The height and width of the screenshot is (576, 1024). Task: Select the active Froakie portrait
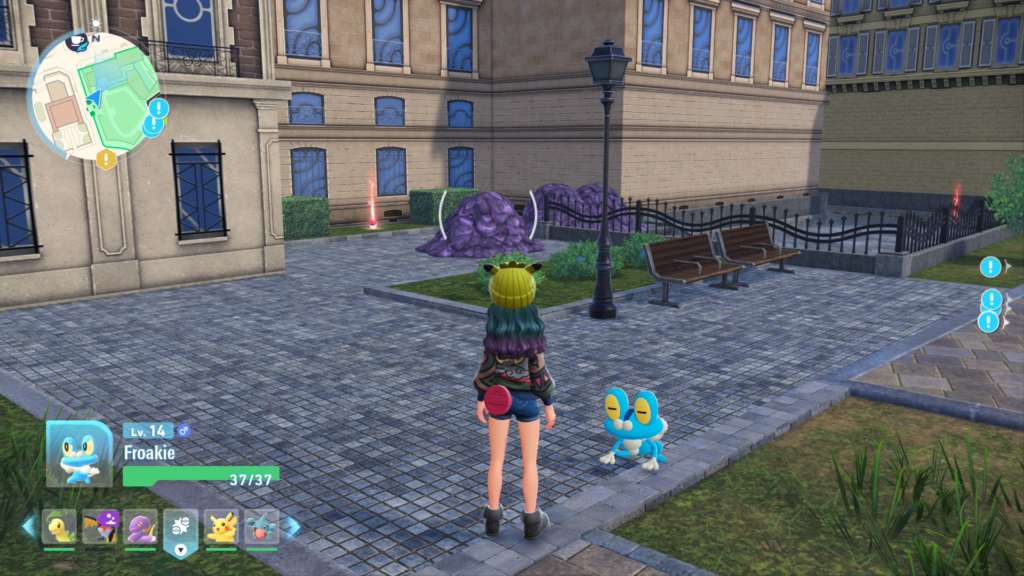[x=79, y=453]
